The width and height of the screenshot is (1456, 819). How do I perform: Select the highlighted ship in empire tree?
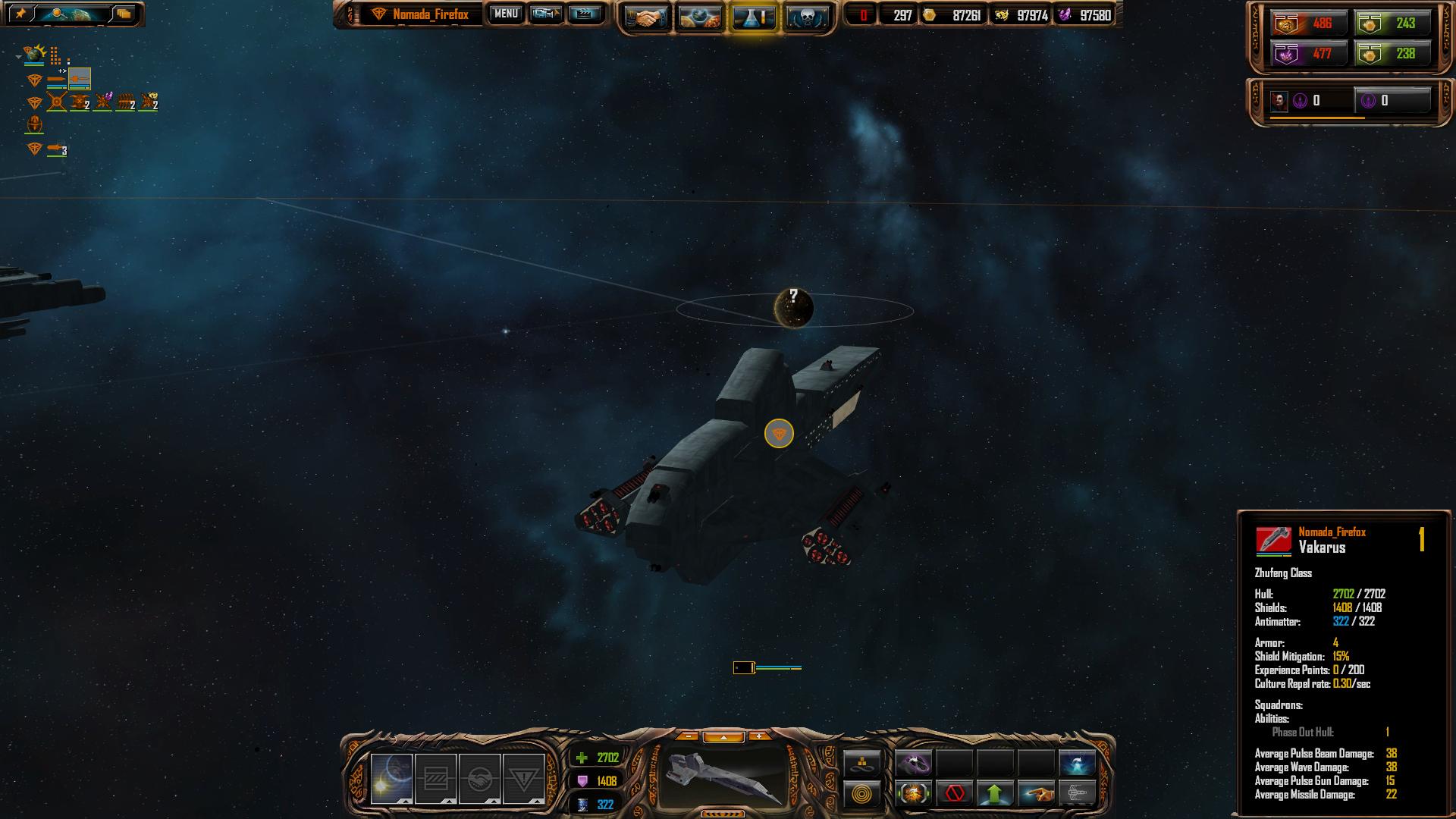click(79, 78)
